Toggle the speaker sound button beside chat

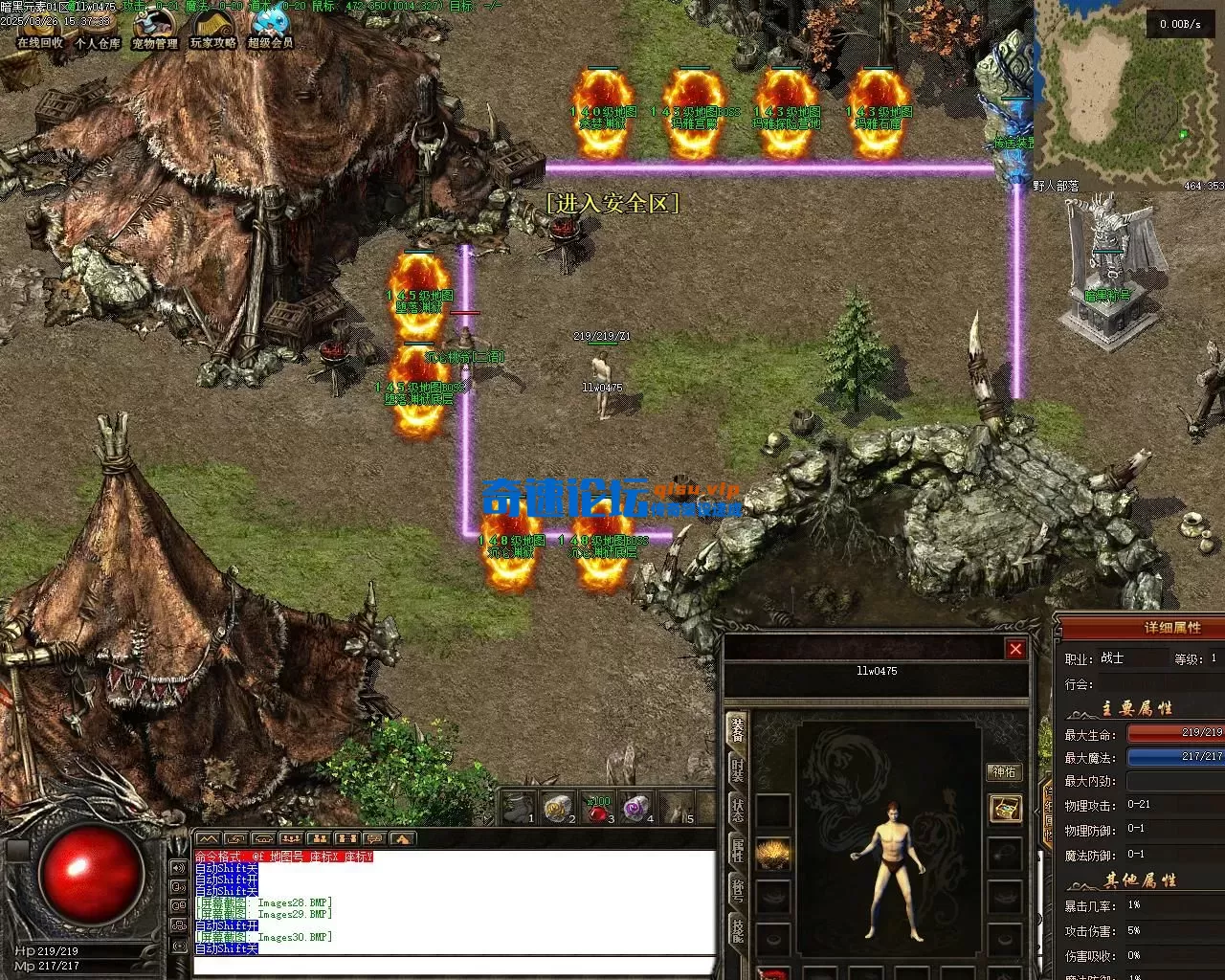click(178, 868)
